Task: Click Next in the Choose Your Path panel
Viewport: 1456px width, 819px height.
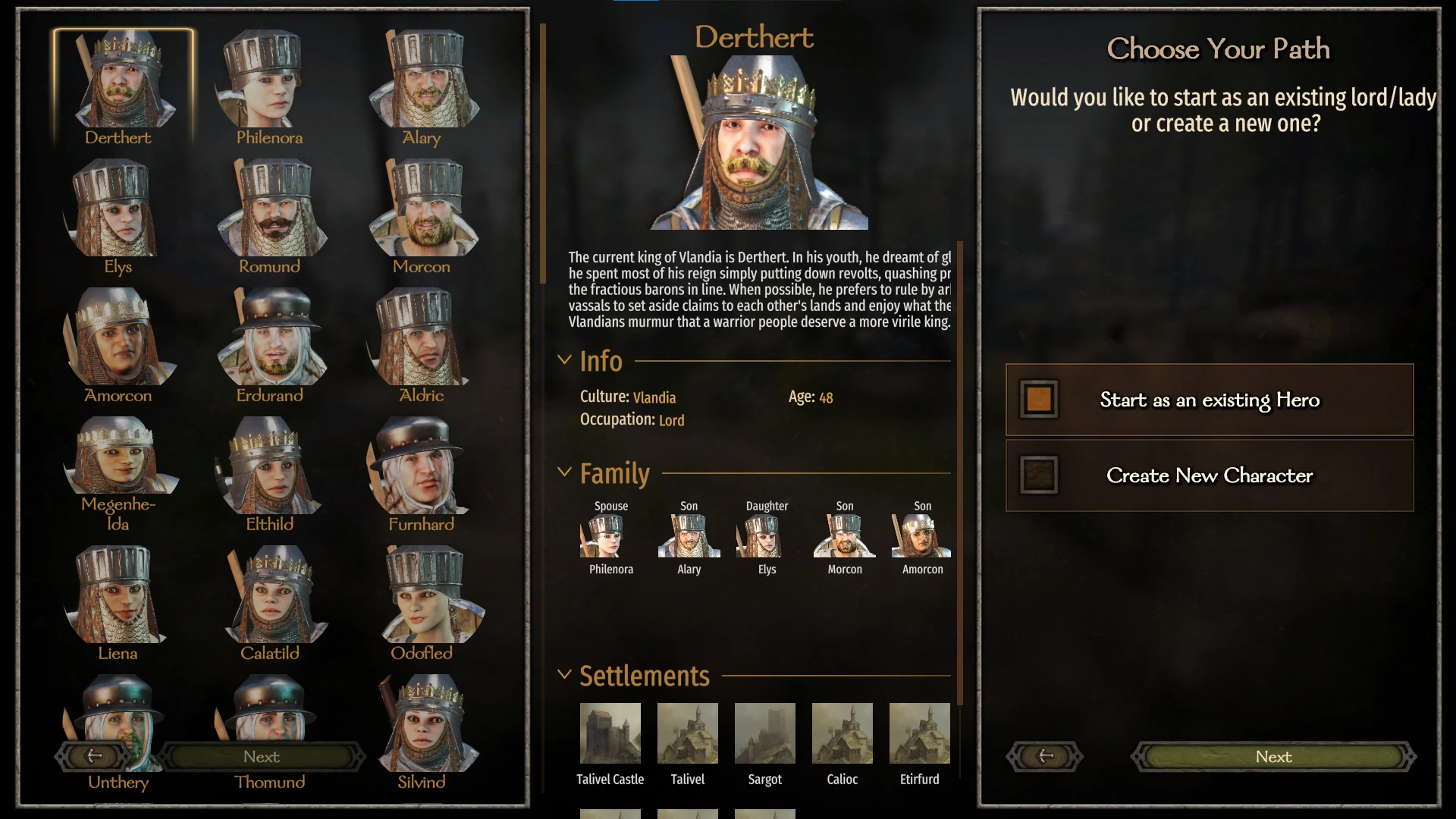Action: click(x=1273, y=756)
